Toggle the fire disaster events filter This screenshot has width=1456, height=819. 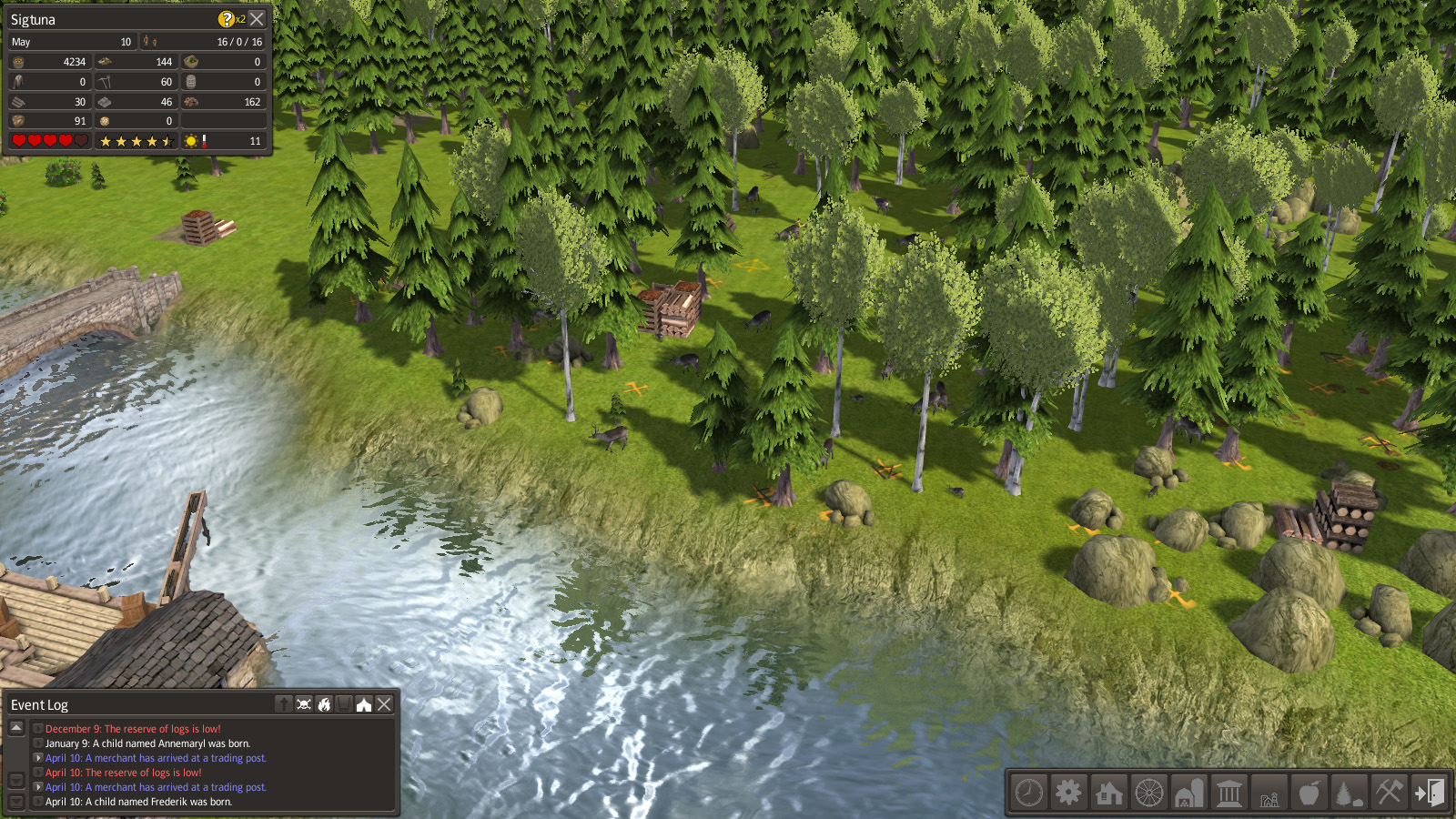tap(324, 704)
